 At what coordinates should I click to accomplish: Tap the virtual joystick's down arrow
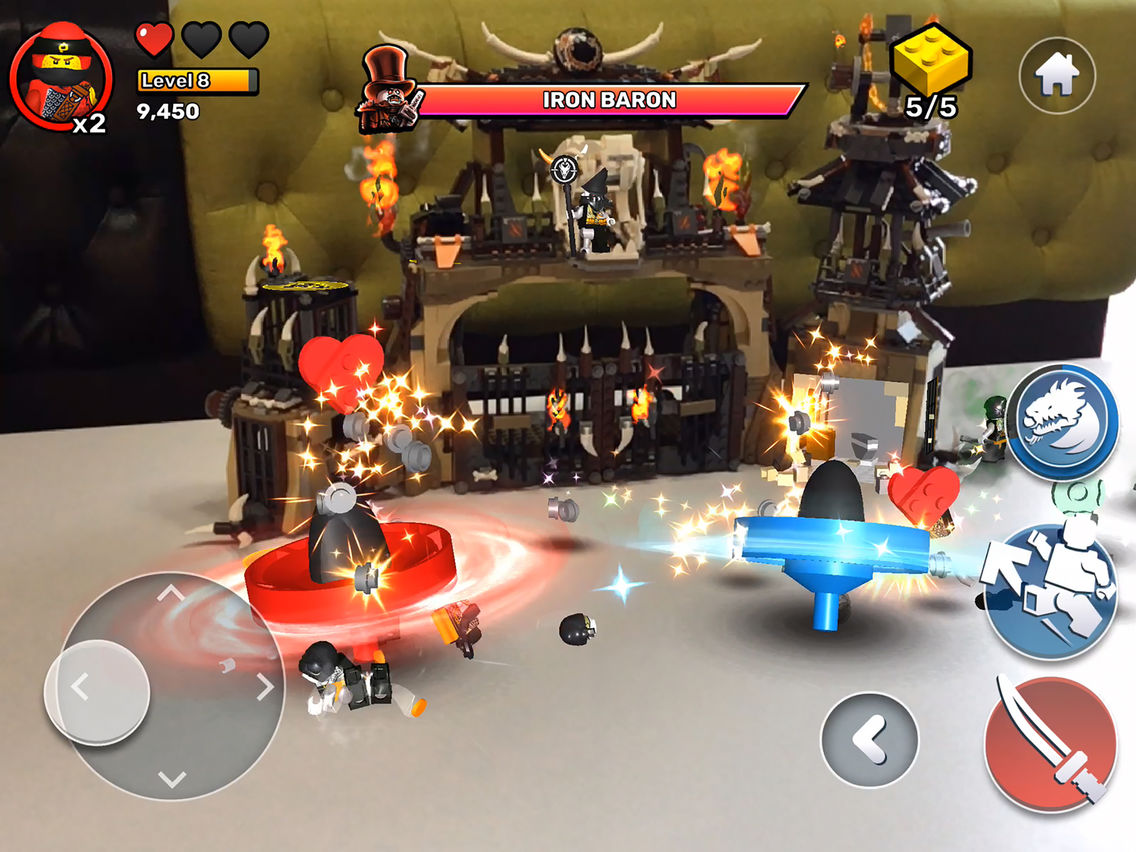pyautogui.click(x=171, y=778)
